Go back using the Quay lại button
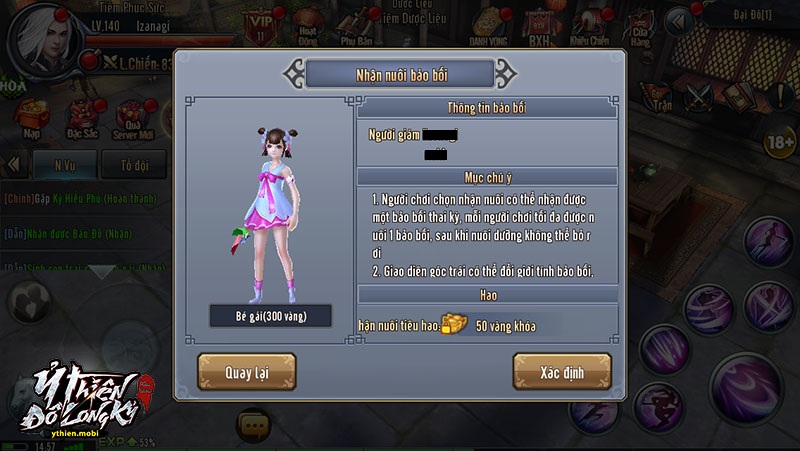 [247, 371]
